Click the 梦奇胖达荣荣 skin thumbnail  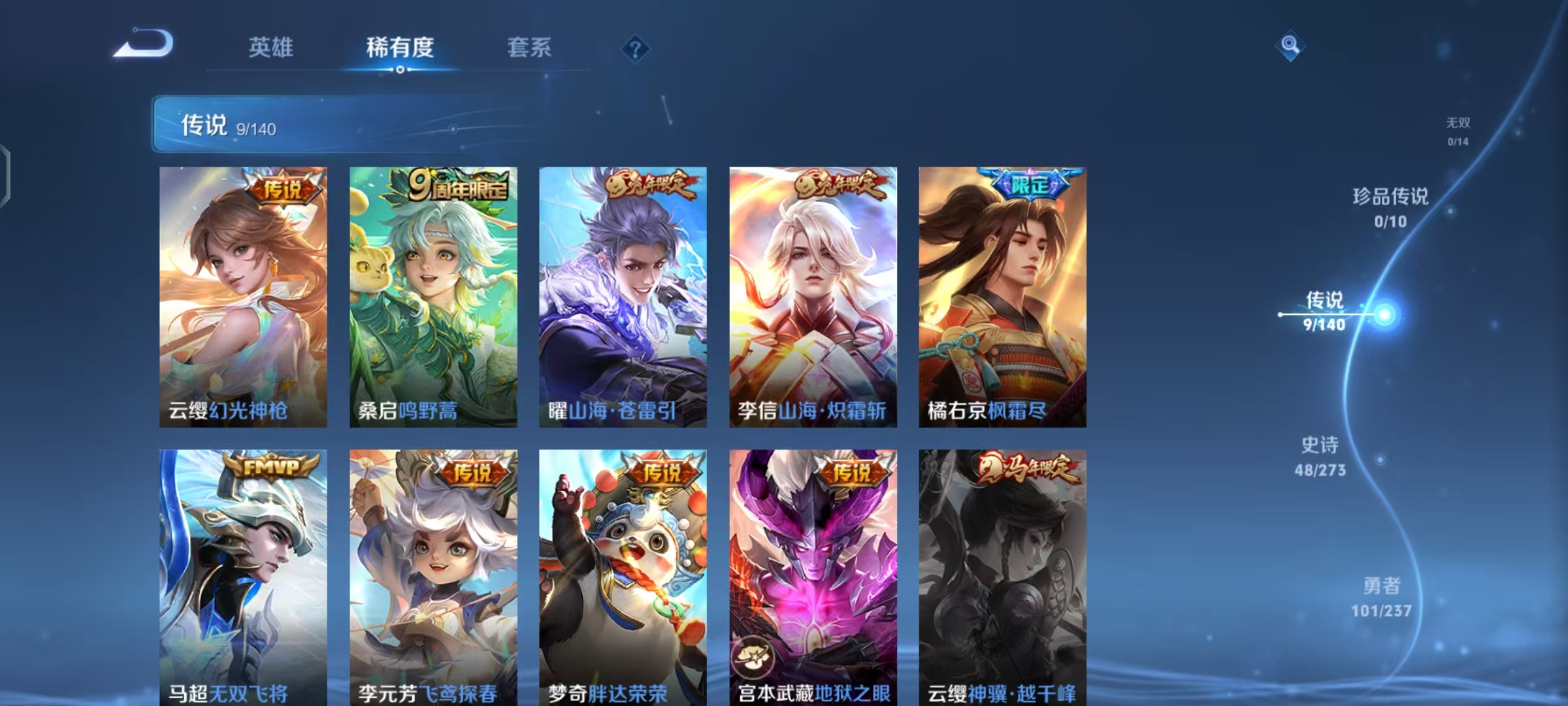pyautogui.click(x=622, y=575)
